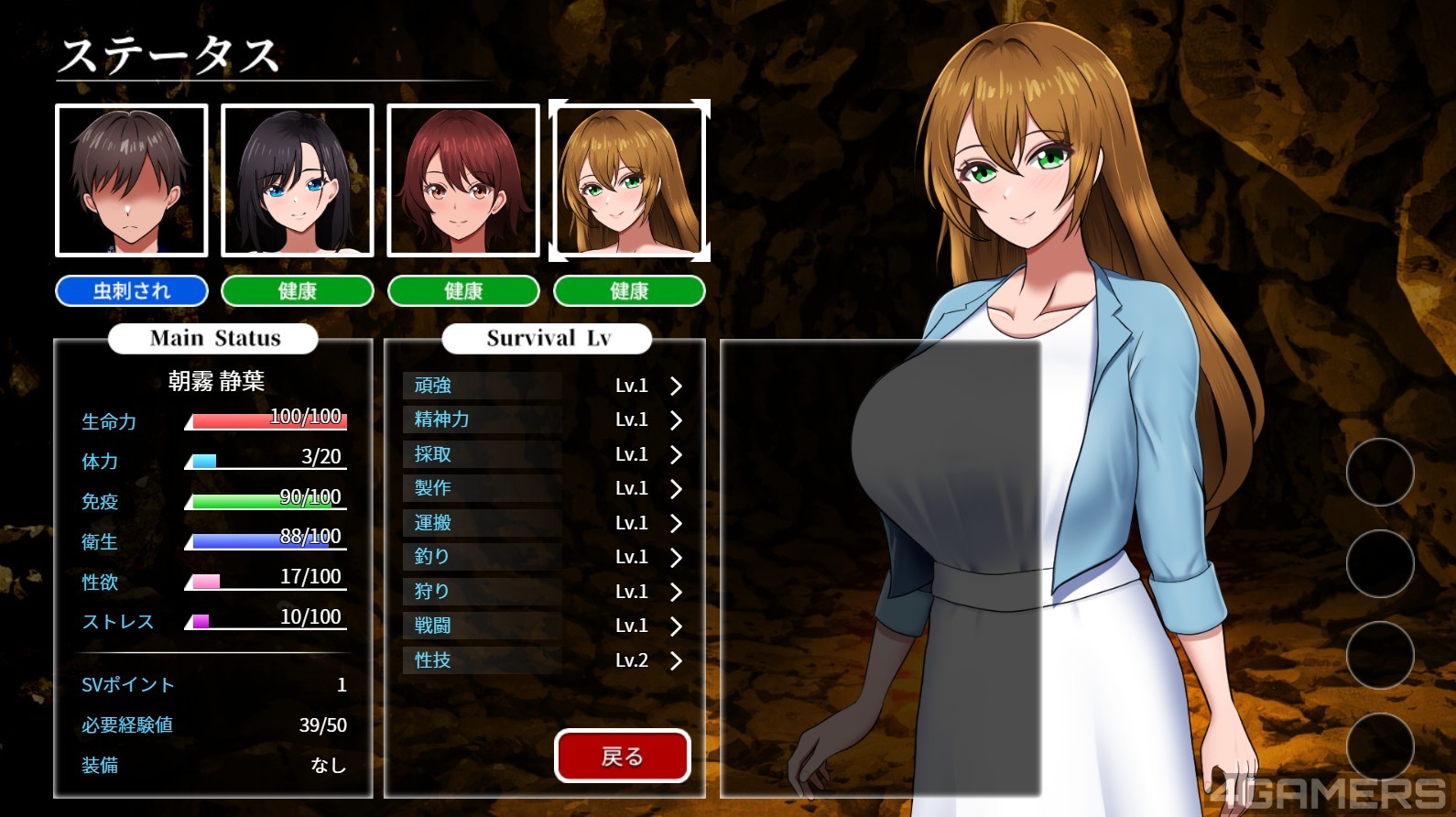
Task: Click the red 戻る back button
Action: tap(622, 756)
